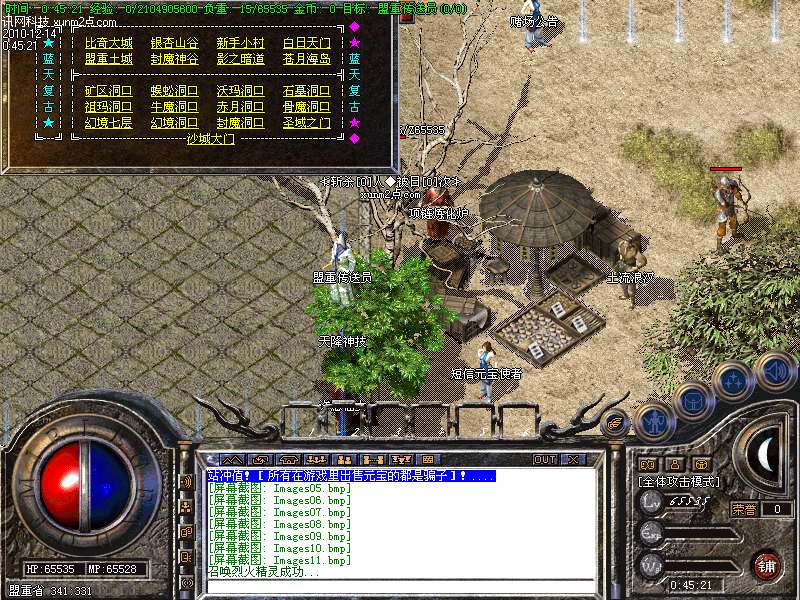
Task: Select 新手小村 teleport link
Action: pos(241,44)
